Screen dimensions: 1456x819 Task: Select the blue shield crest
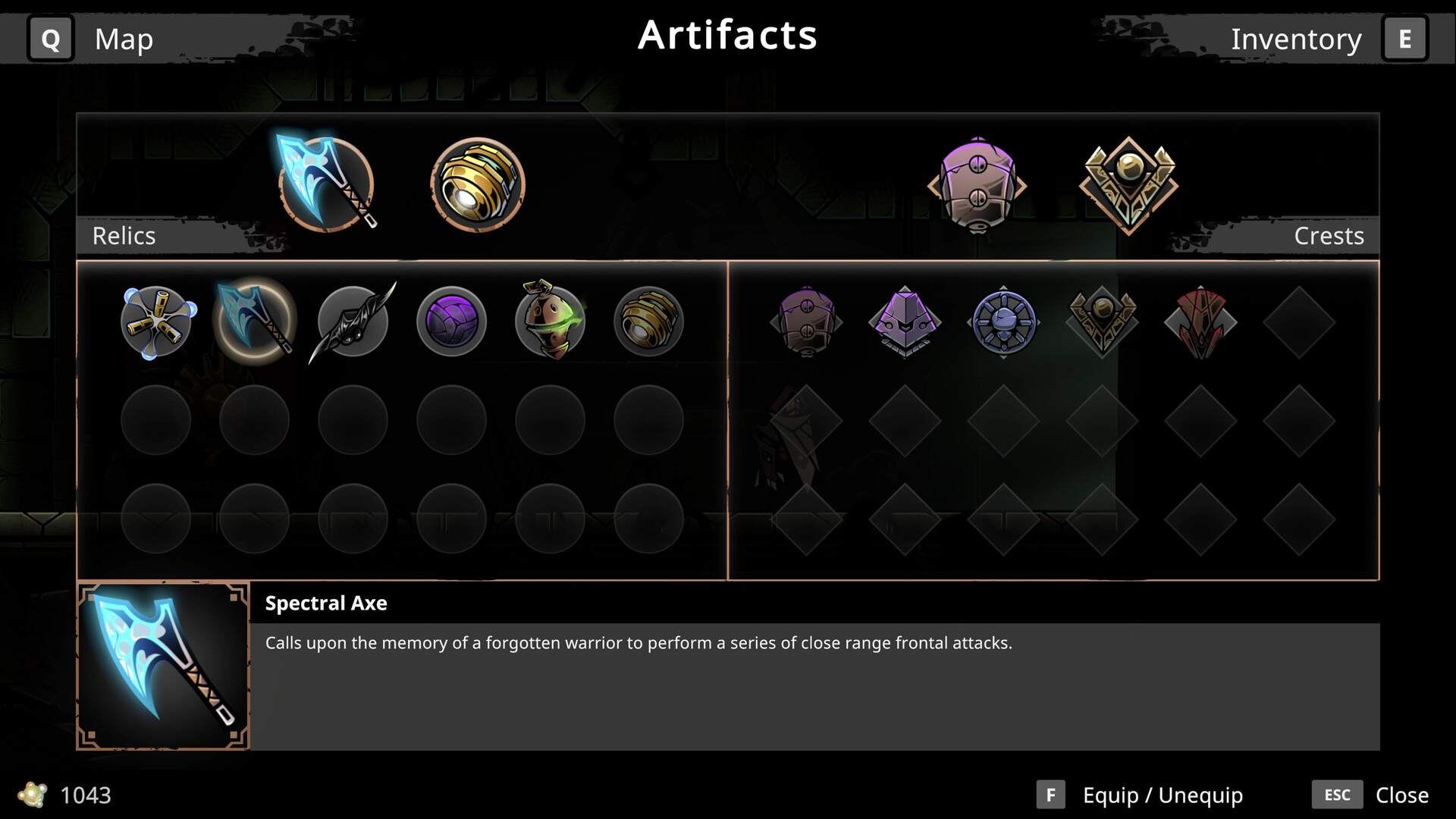tap(1003, 321)
